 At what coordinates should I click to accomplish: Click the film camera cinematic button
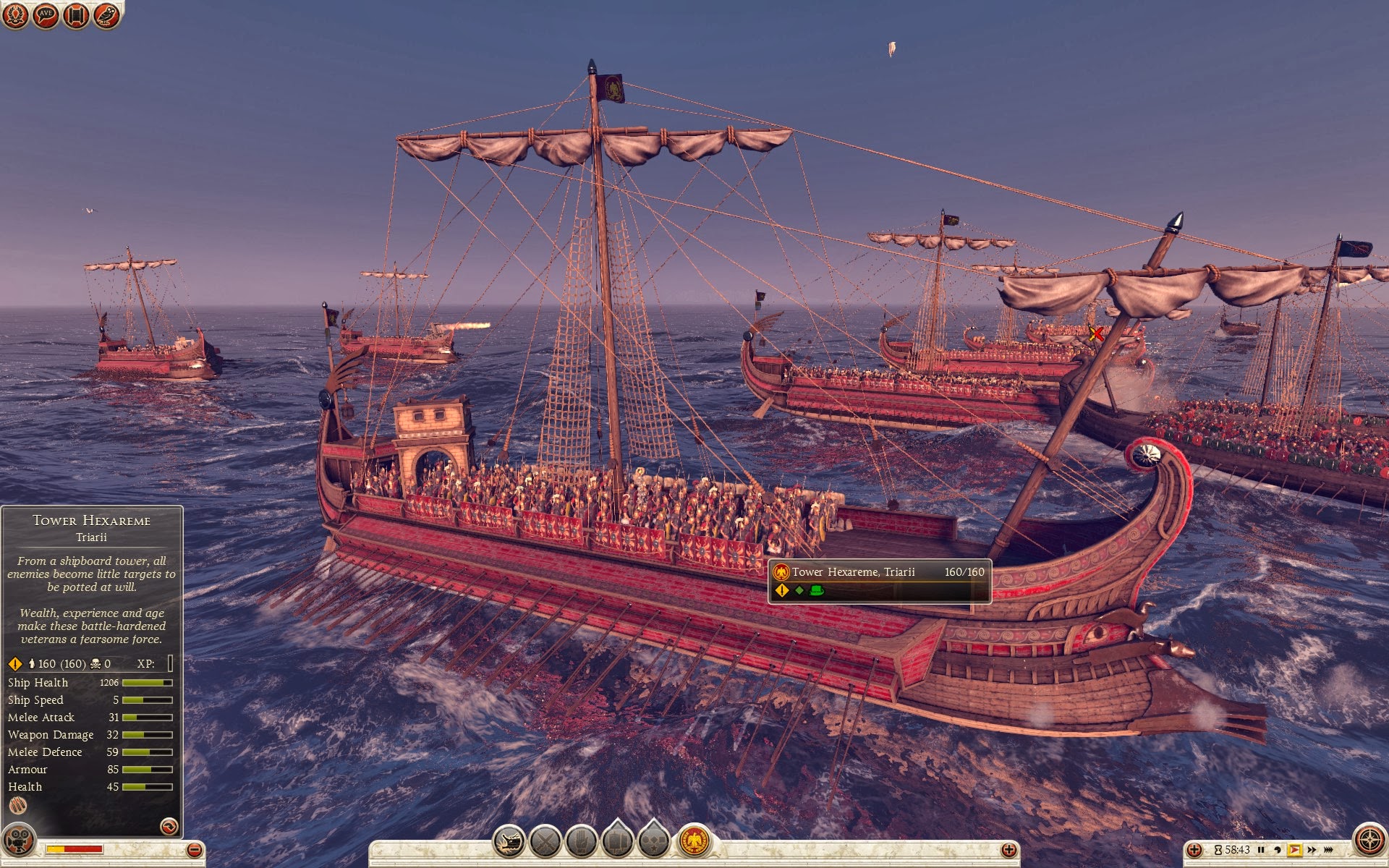(17, 841)
